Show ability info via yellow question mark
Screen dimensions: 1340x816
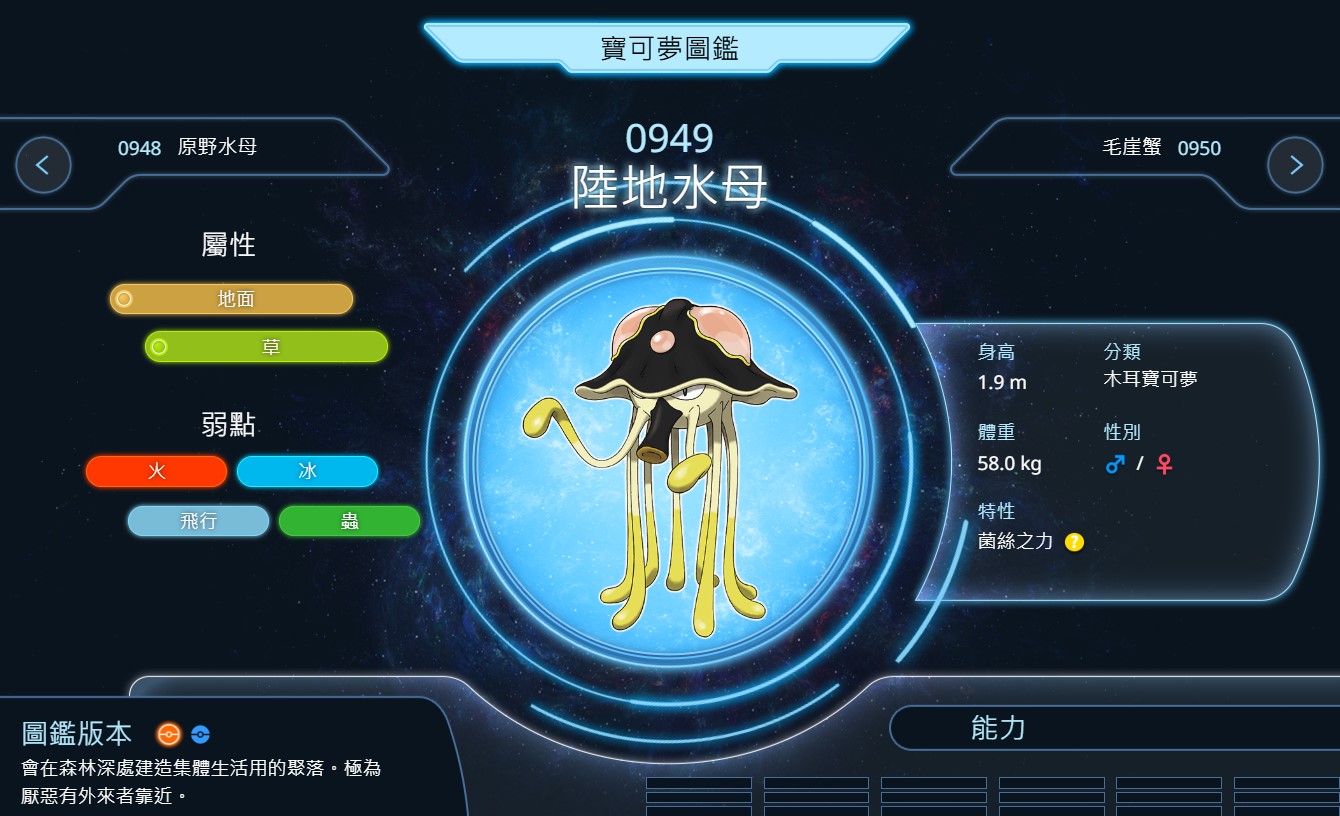(x=1074, y=542)
